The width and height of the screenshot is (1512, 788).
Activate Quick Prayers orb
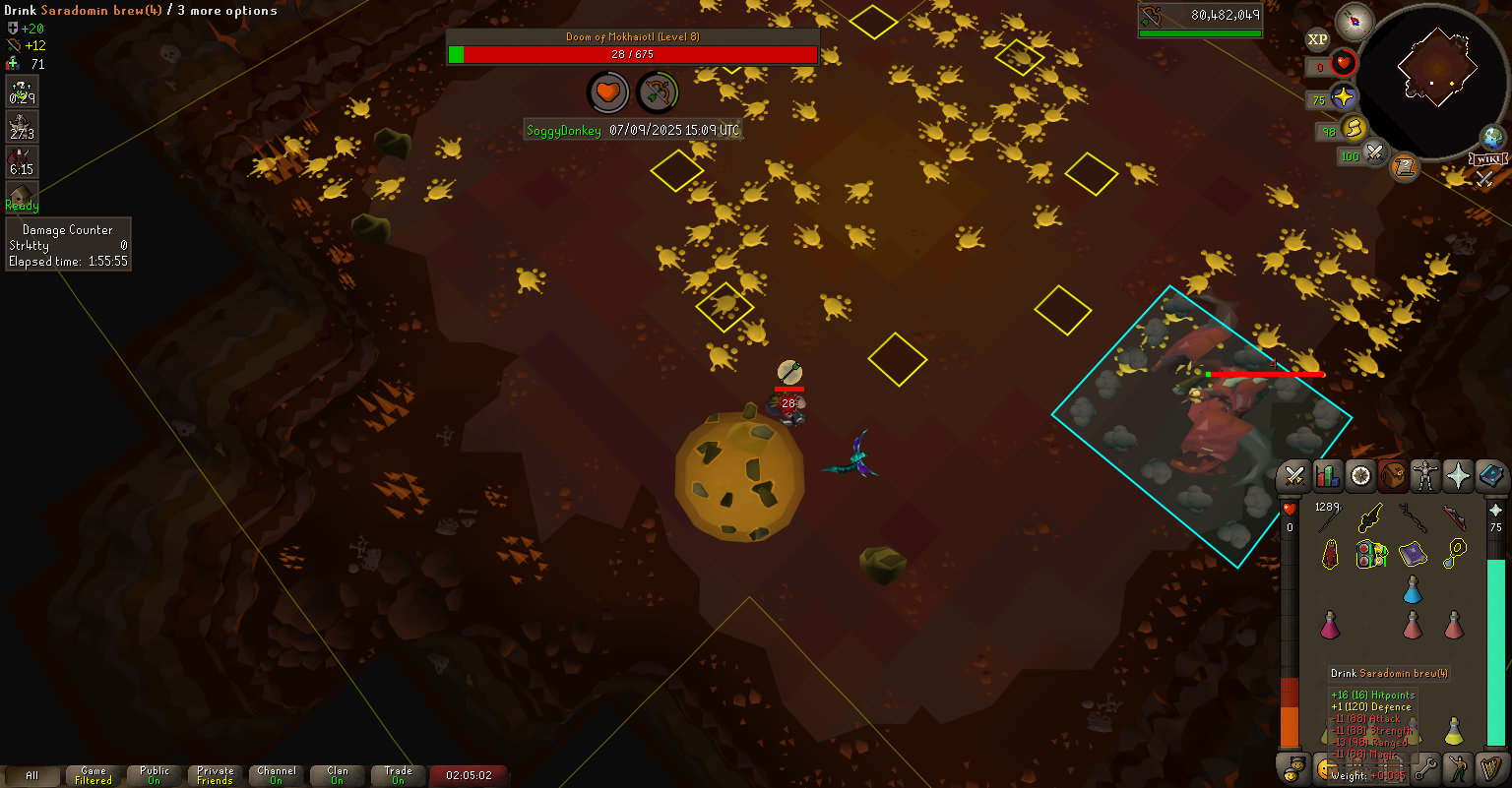(1343, 97)
